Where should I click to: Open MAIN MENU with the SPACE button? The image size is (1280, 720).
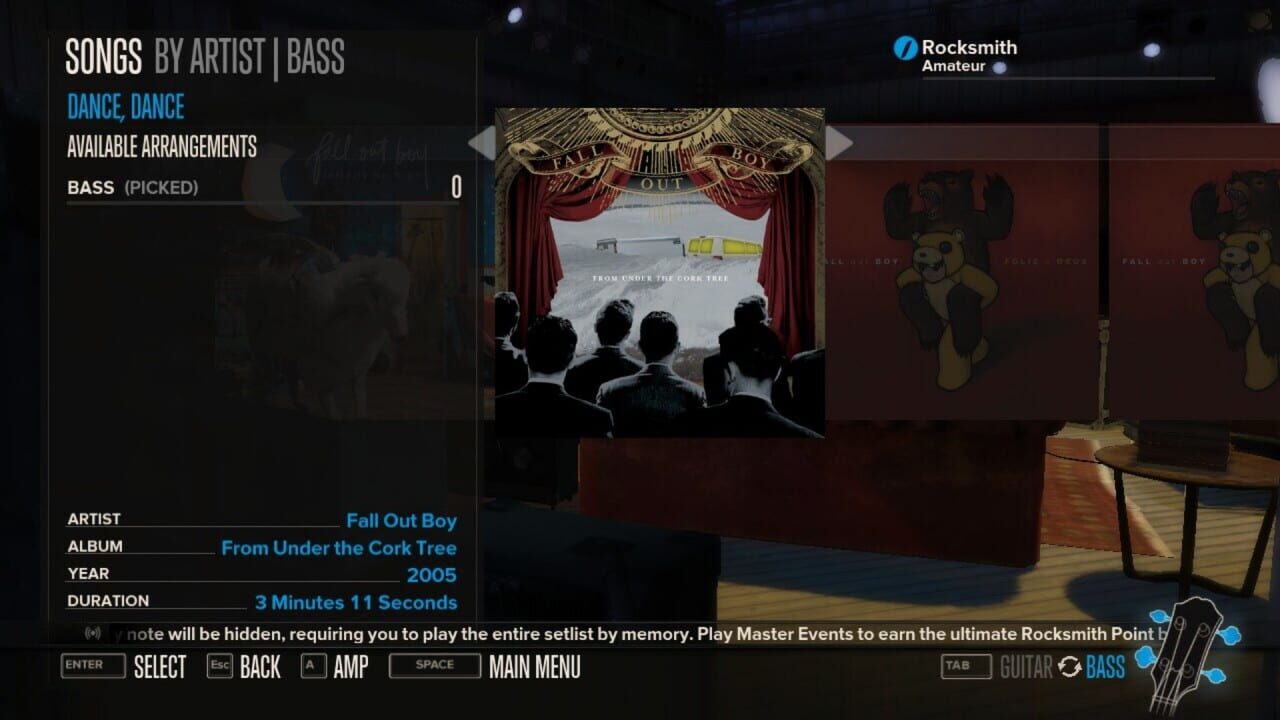[434, 666]
